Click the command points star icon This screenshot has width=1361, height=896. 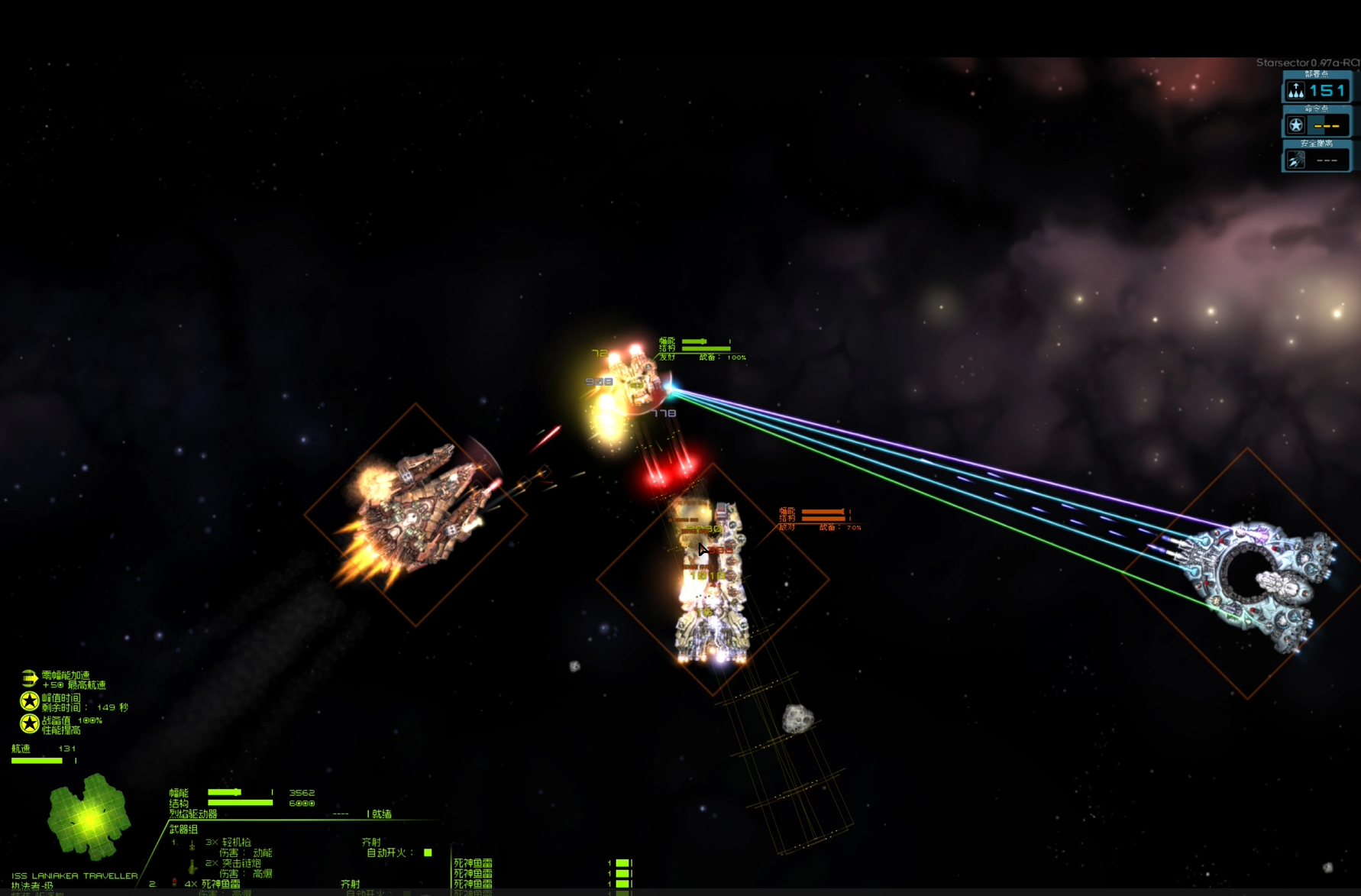tap(1296, 125)
